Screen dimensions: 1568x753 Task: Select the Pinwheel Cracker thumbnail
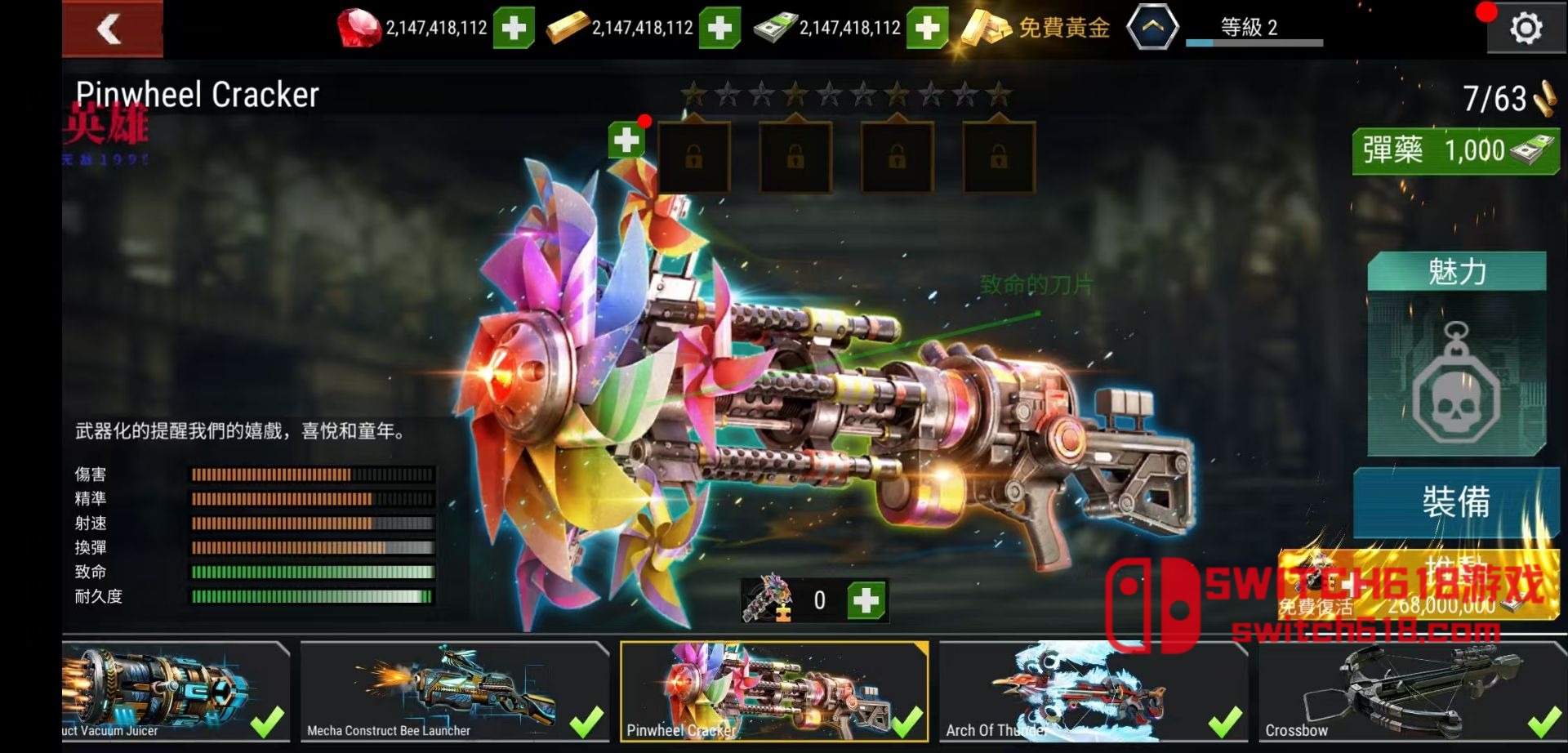pyautogui.click(x=774, y=691)
